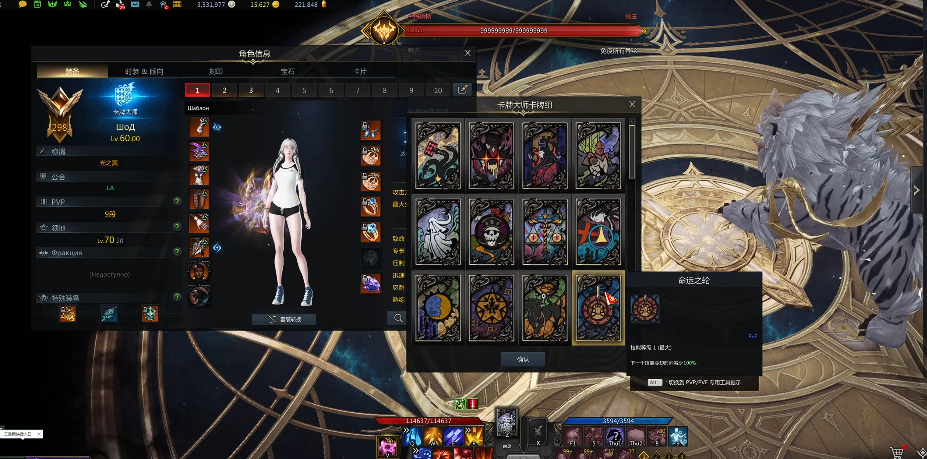Close the card deck window

point(632,104)
